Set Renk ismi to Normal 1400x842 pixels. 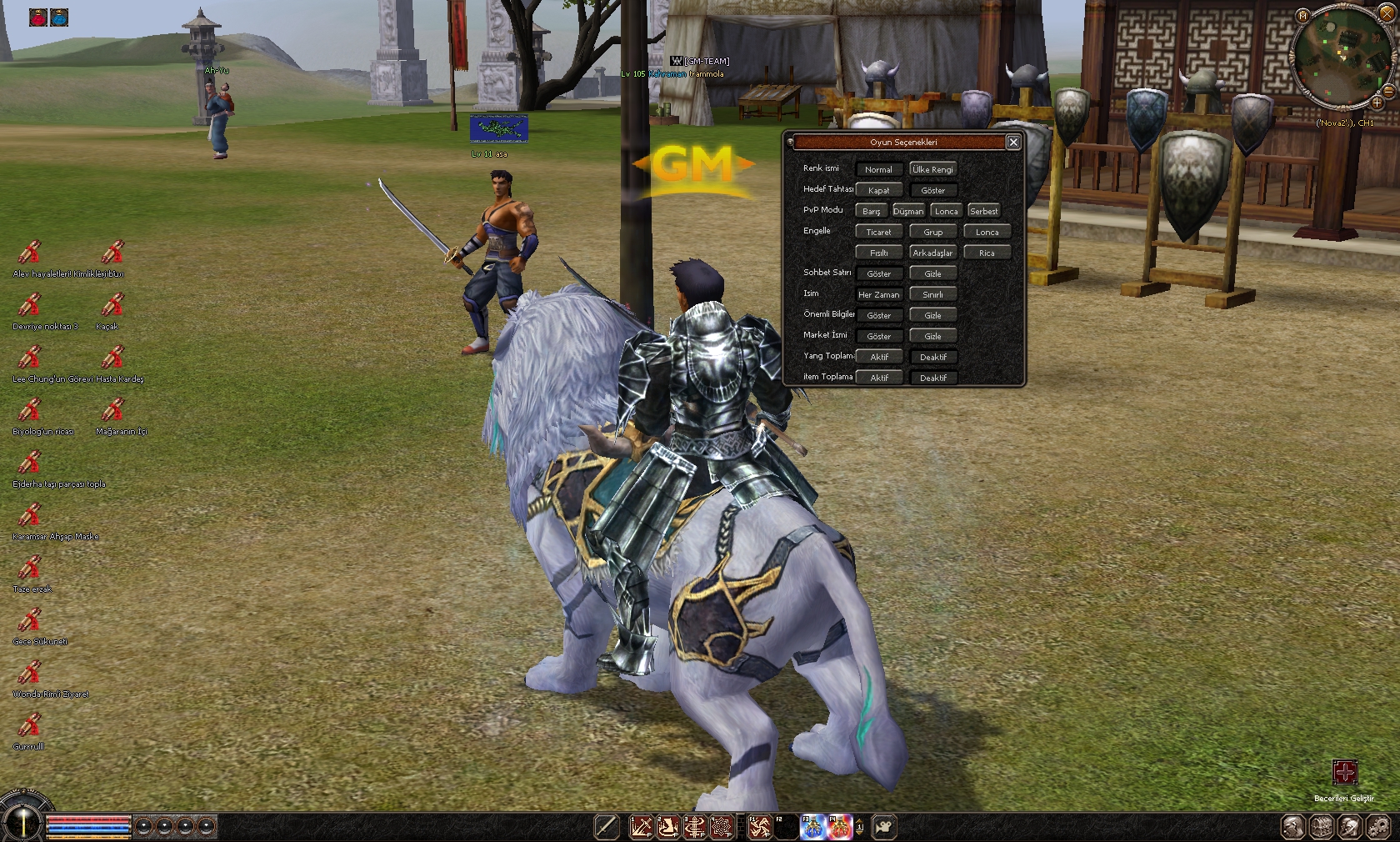(878, 169)
